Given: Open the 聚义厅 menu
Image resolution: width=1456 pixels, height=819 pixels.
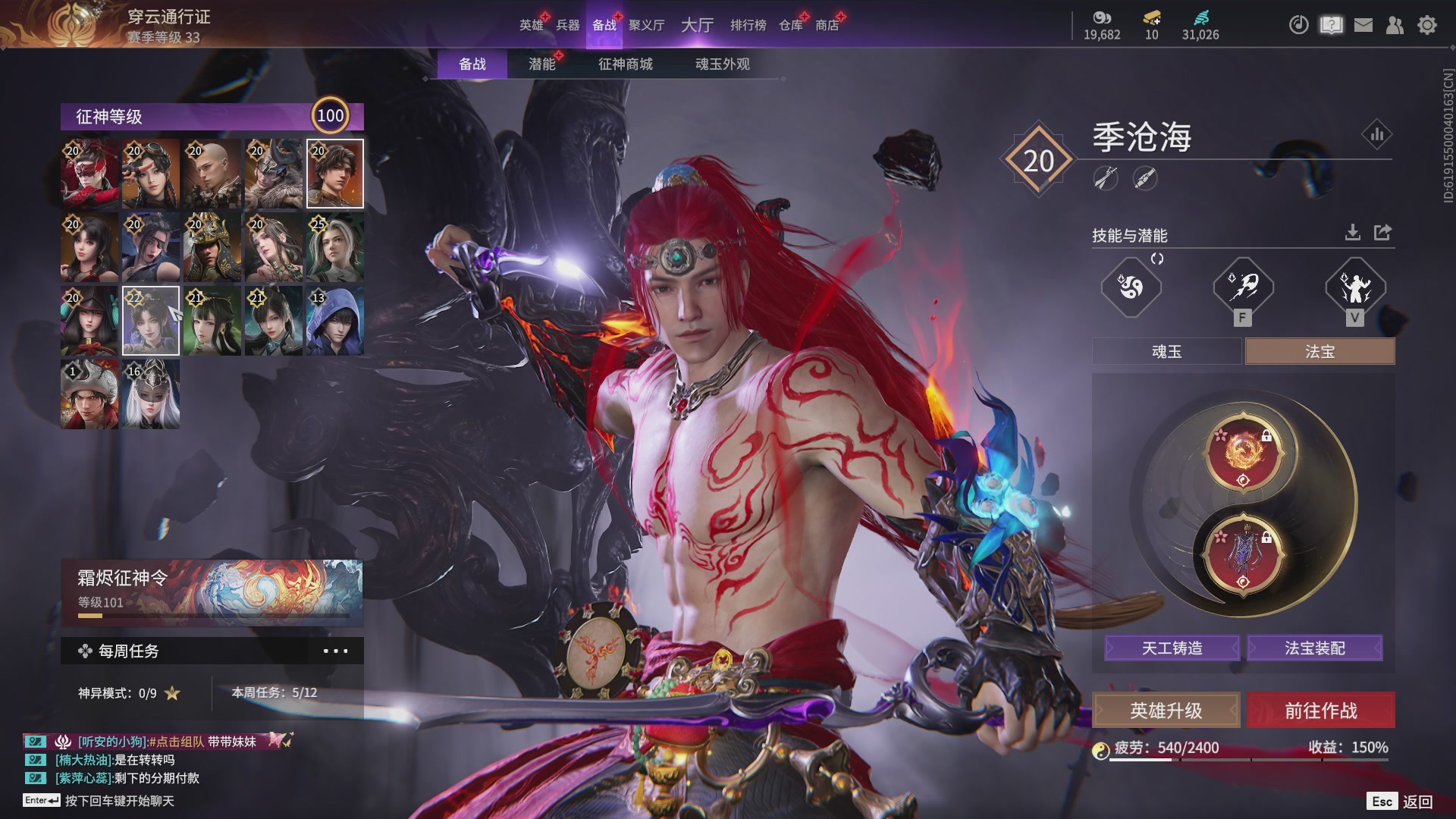Looking at the screenshot, I should 646,25.
